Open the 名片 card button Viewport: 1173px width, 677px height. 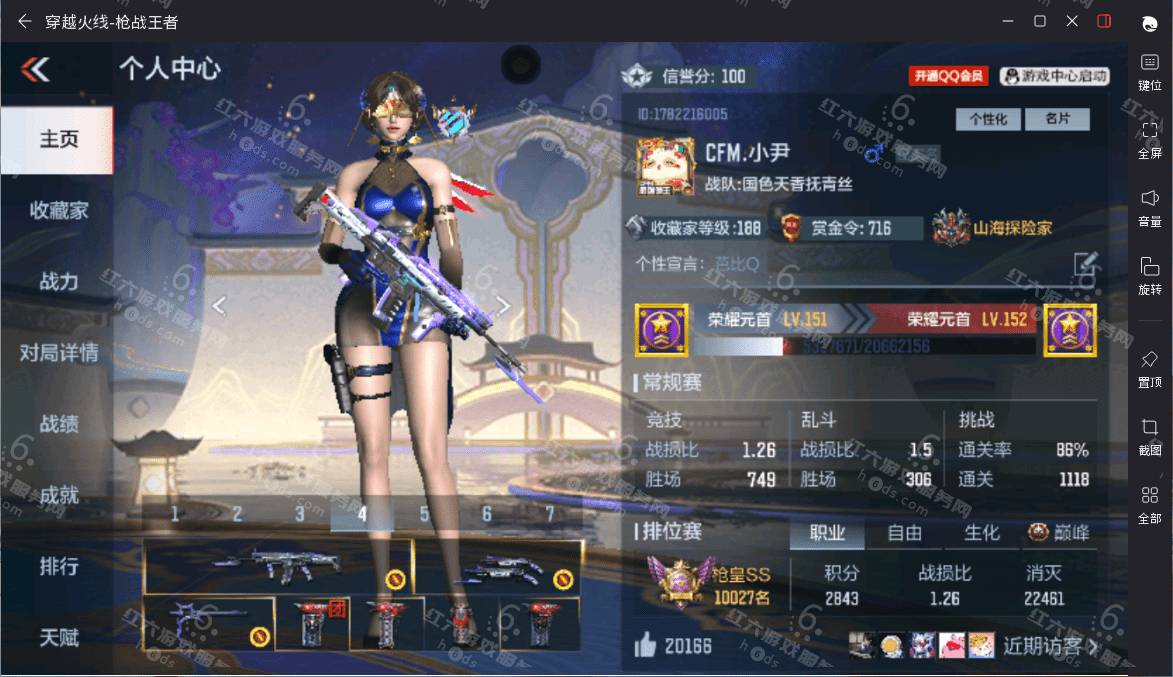[1058, 119]
